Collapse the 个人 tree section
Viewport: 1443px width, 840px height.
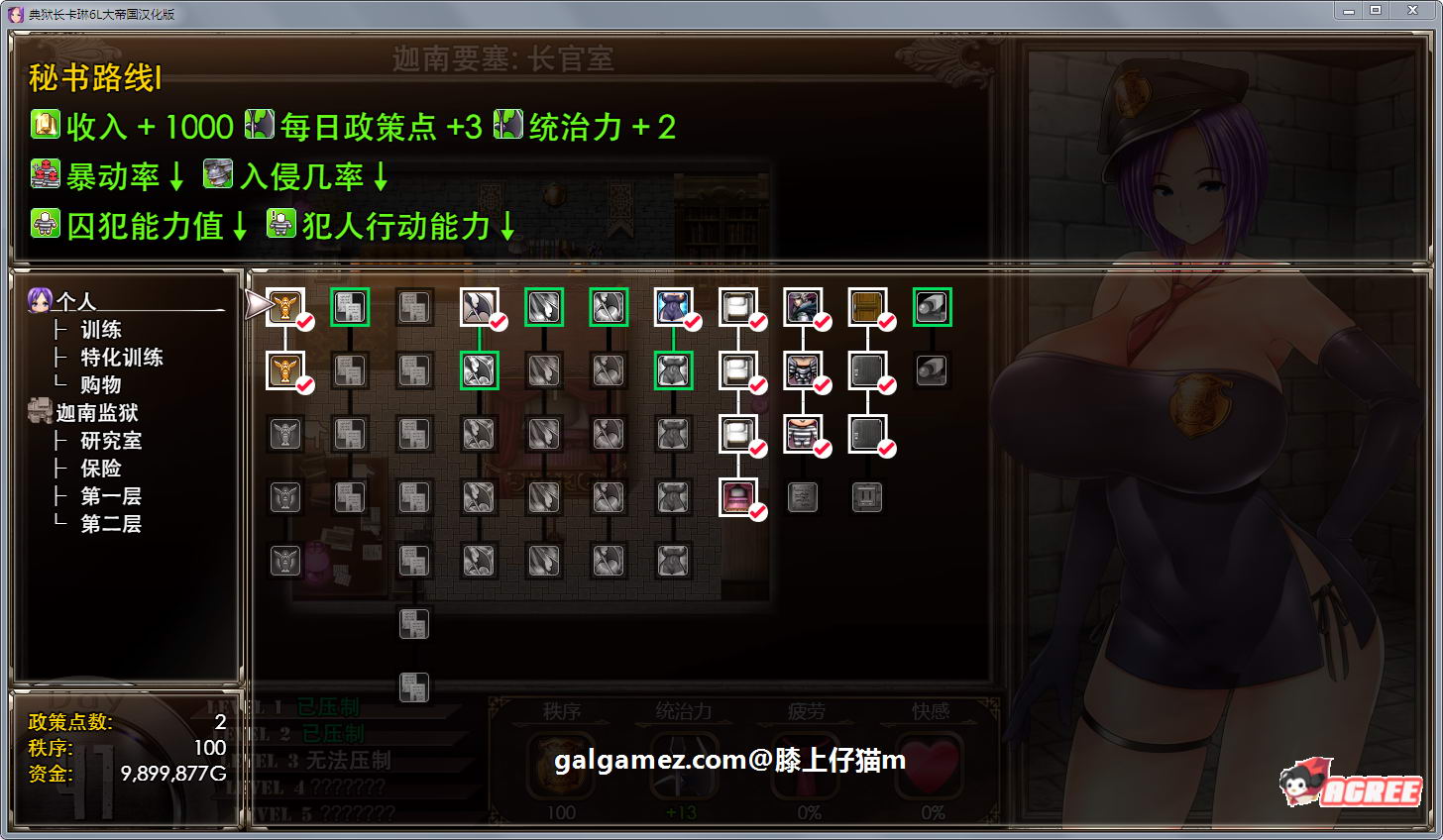pyautogui.click(x=61, y=301)
